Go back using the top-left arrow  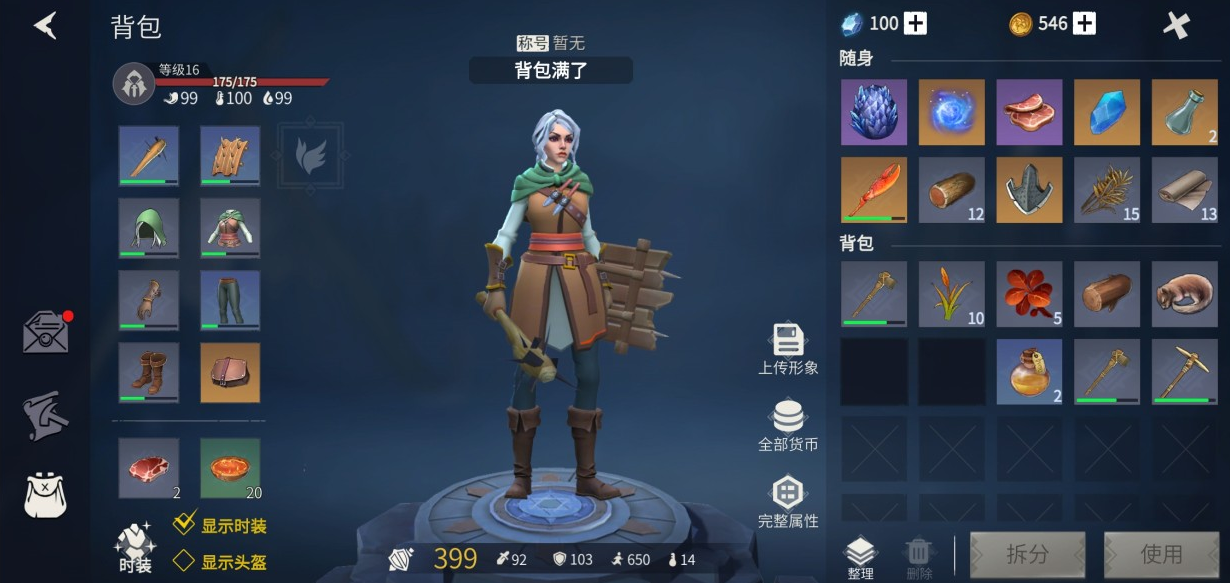(x=44, y=25)
